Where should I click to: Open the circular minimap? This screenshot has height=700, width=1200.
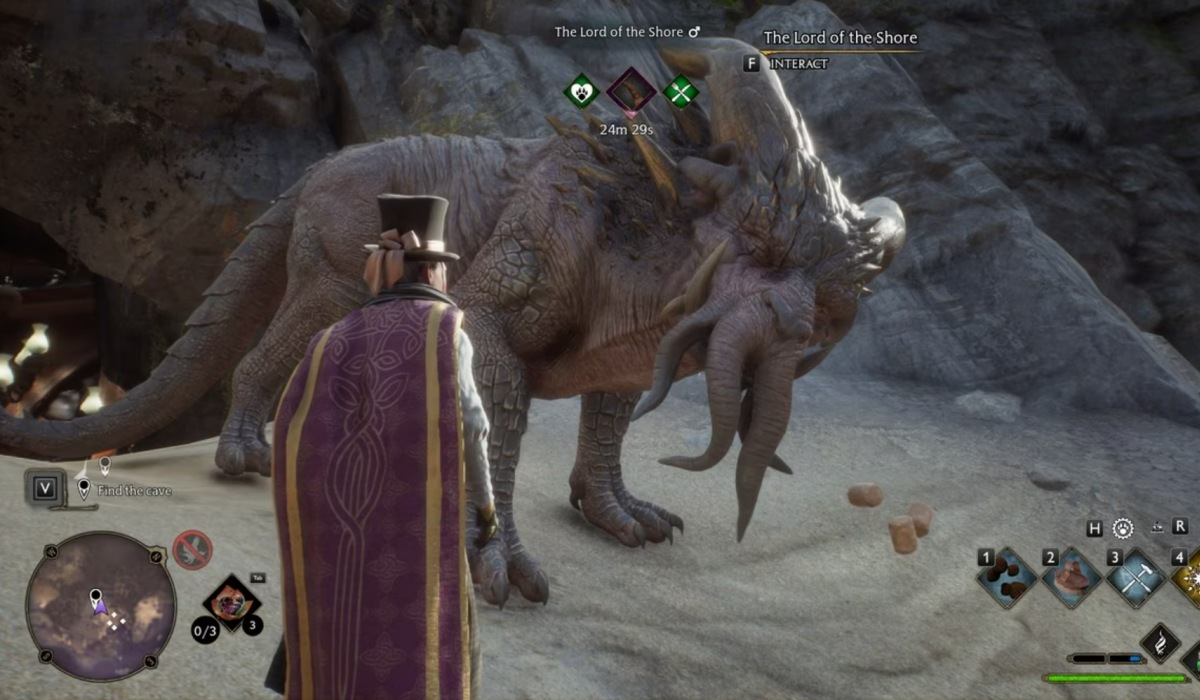[101, 606]
